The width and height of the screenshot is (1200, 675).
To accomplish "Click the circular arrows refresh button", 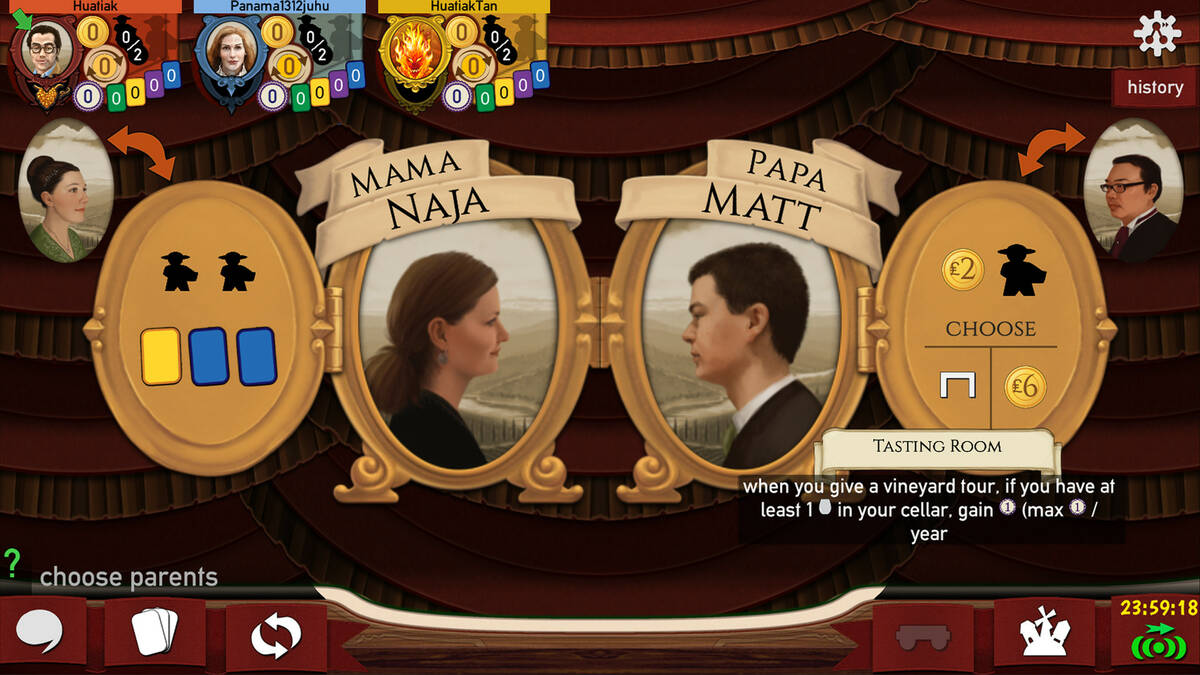I will click(x=276, y=635).
